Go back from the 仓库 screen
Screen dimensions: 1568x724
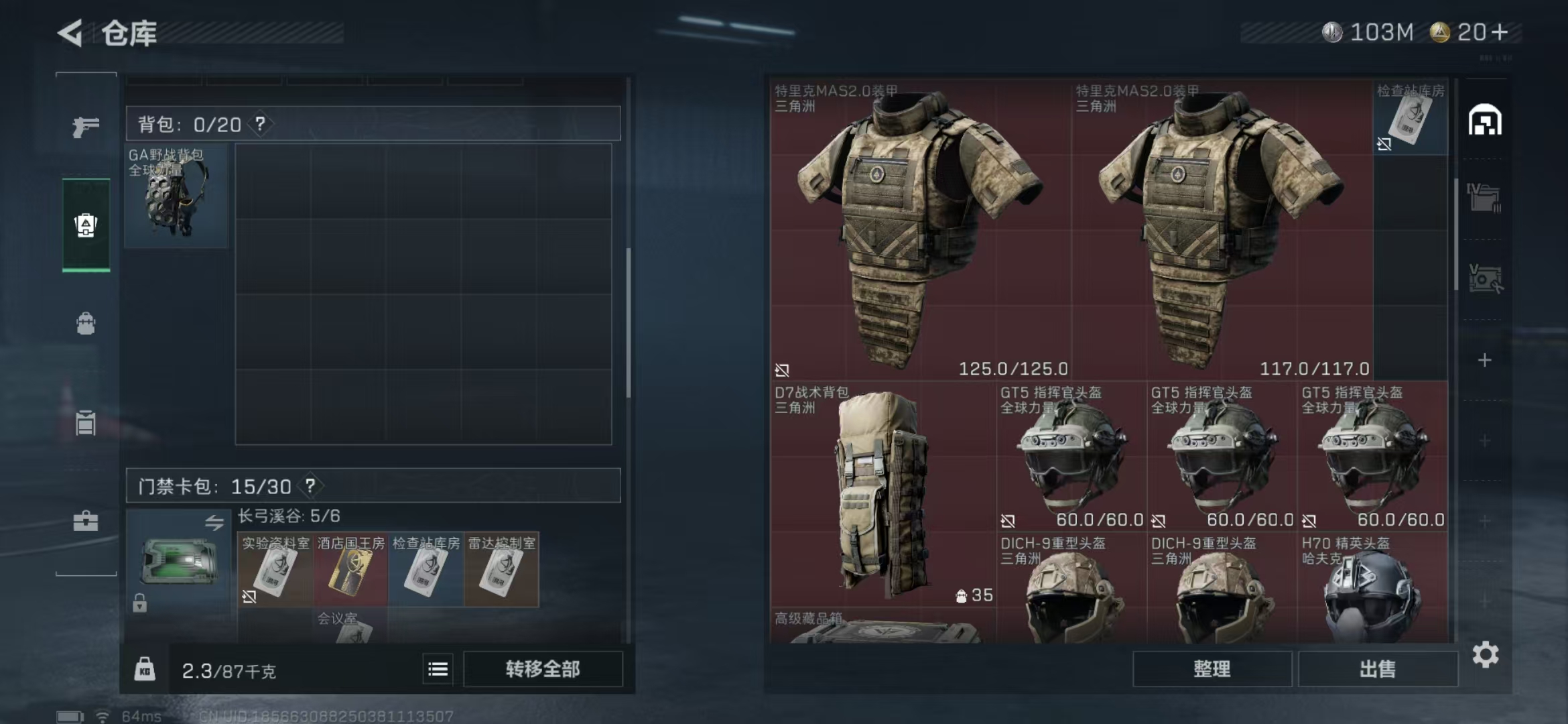70,33
